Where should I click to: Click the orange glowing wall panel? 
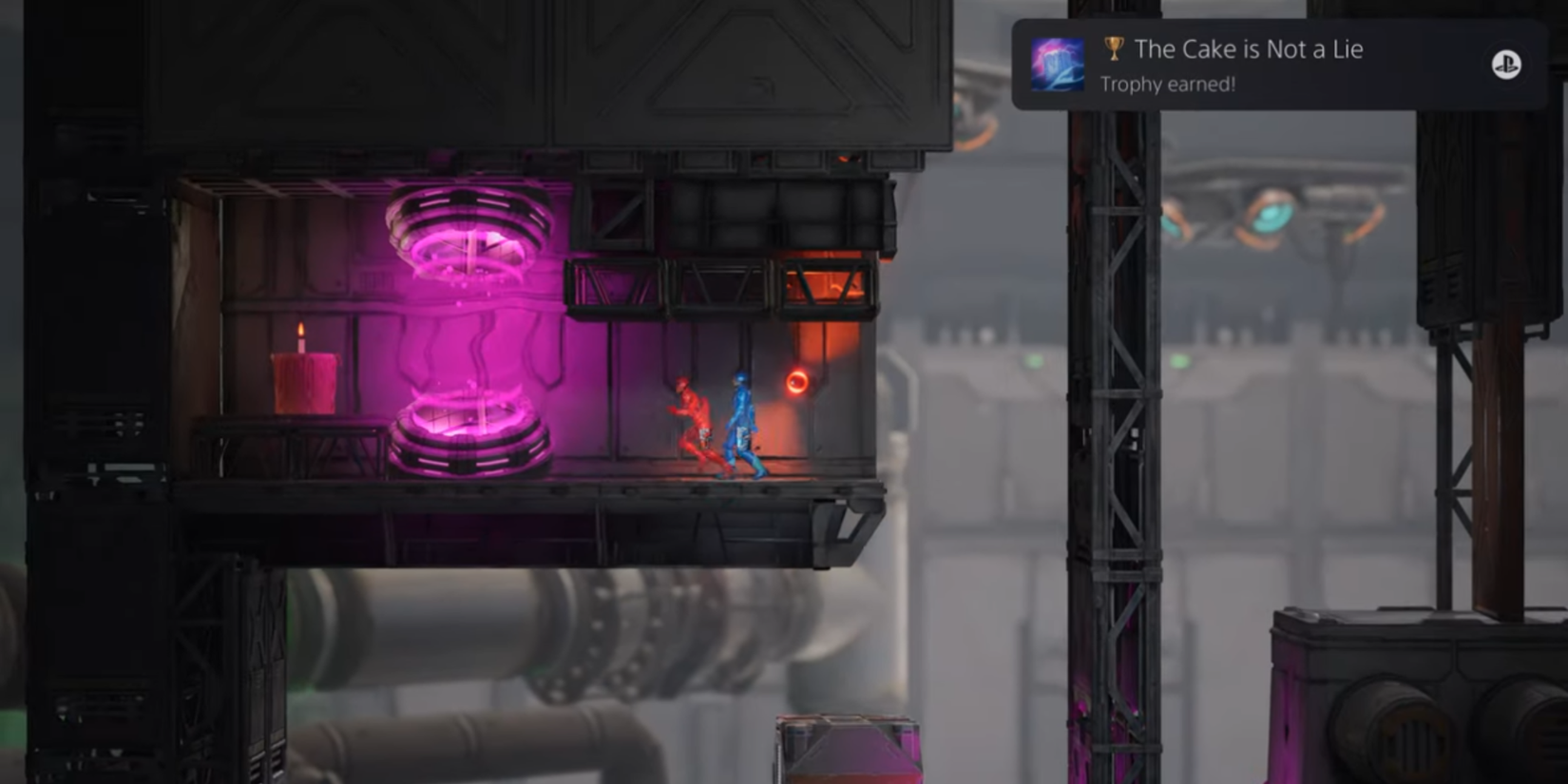(834, 333)
